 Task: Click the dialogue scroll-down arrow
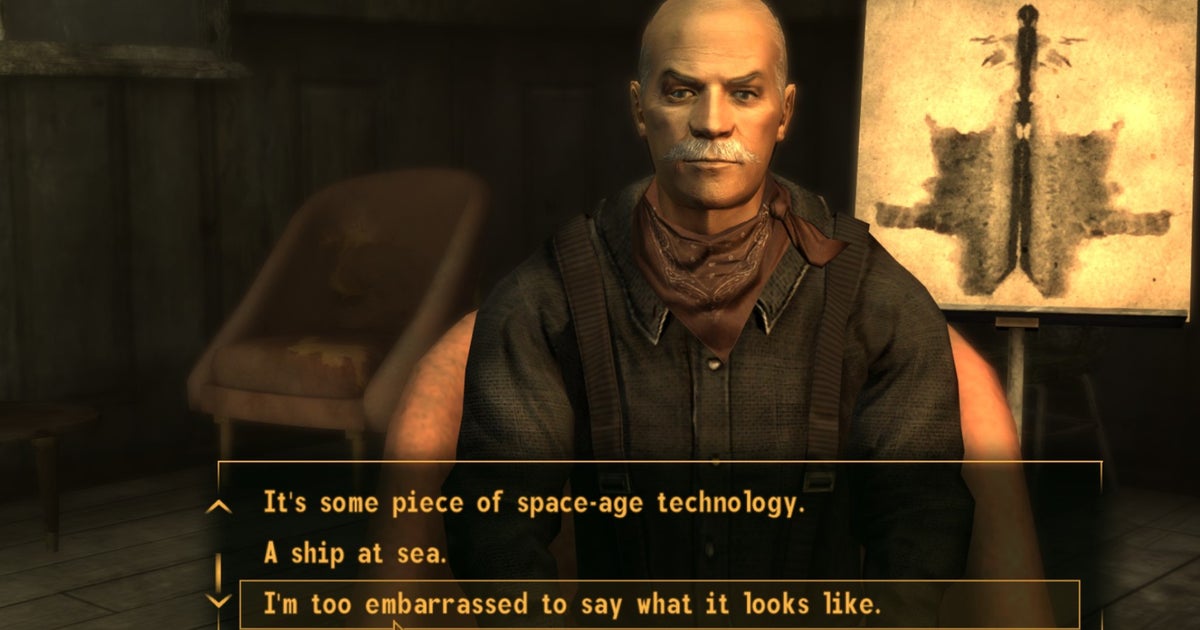[218, 600]
